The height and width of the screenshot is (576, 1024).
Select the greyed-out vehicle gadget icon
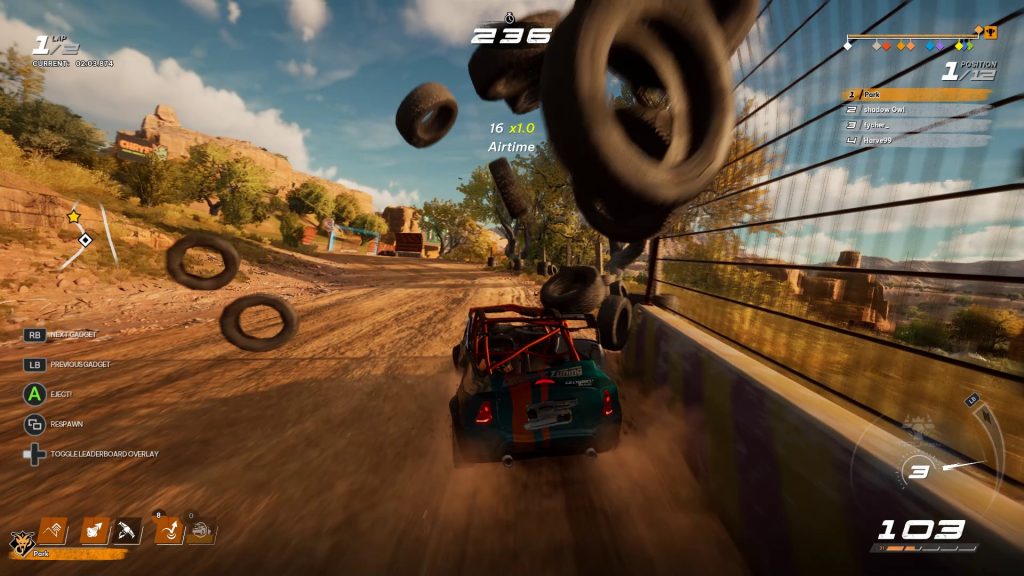(x=202, y=530)
